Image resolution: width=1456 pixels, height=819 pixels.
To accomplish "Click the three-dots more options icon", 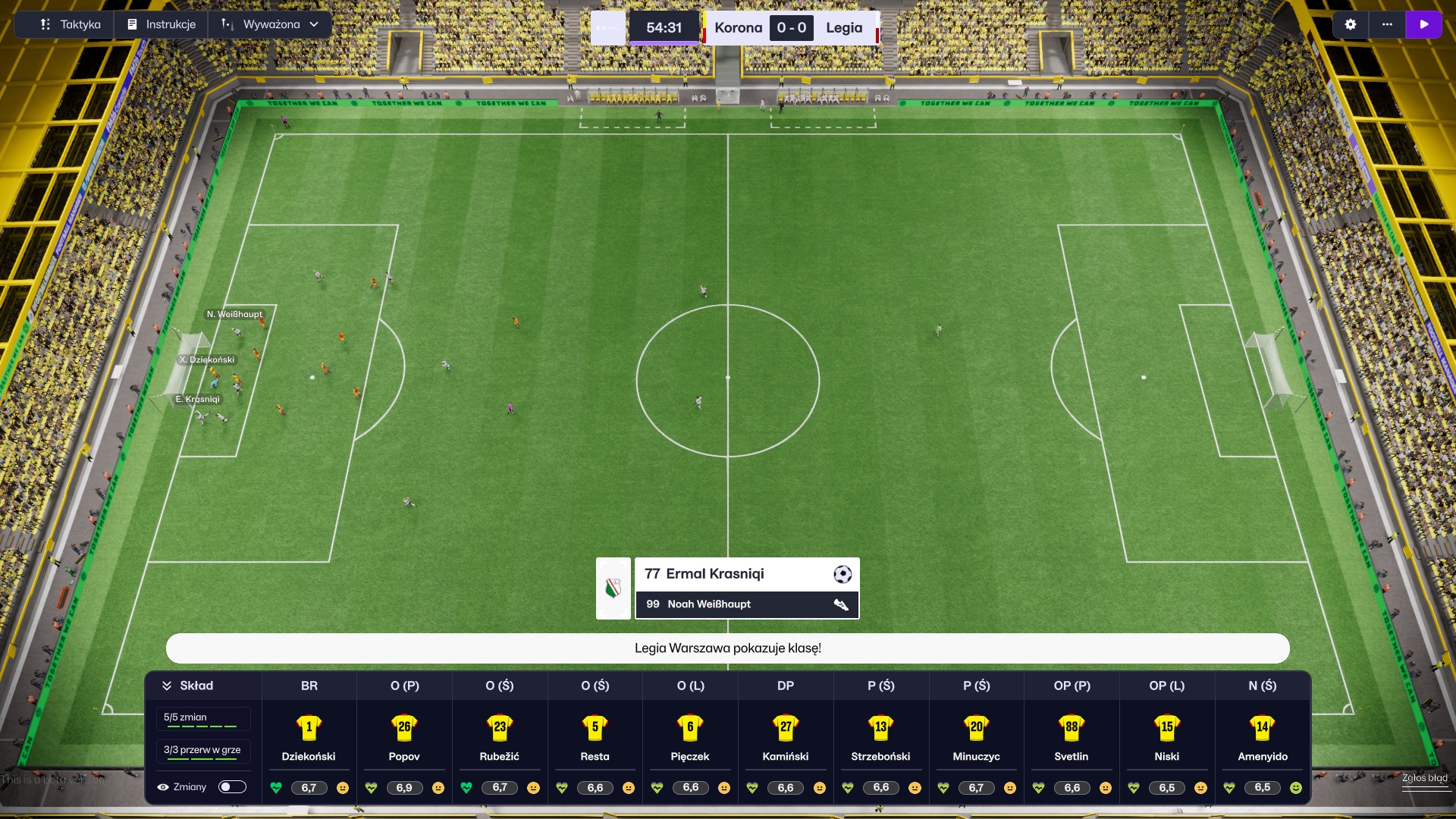I will 1388,24.
